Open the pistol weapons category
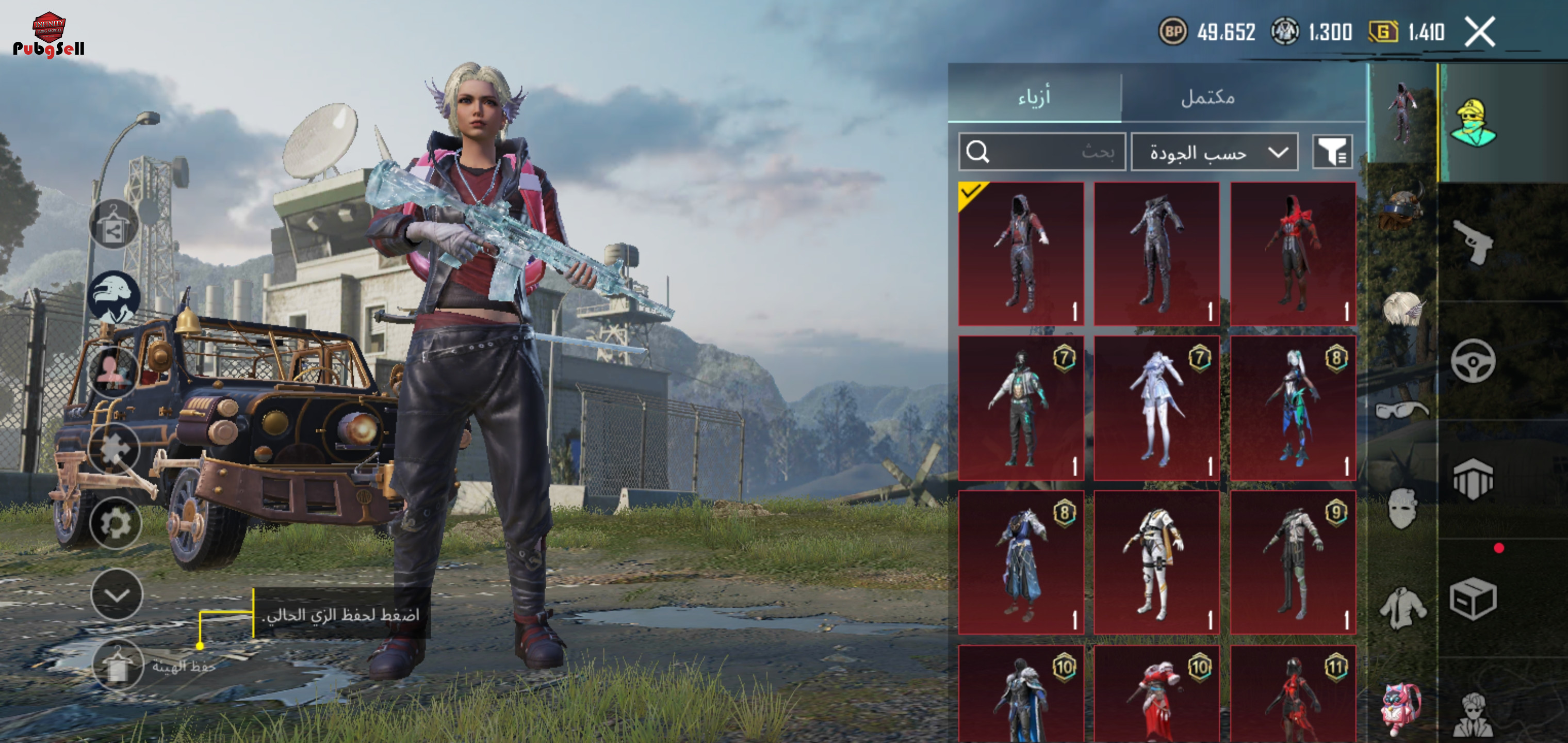1568x743 pixels. coord(1473,242)
